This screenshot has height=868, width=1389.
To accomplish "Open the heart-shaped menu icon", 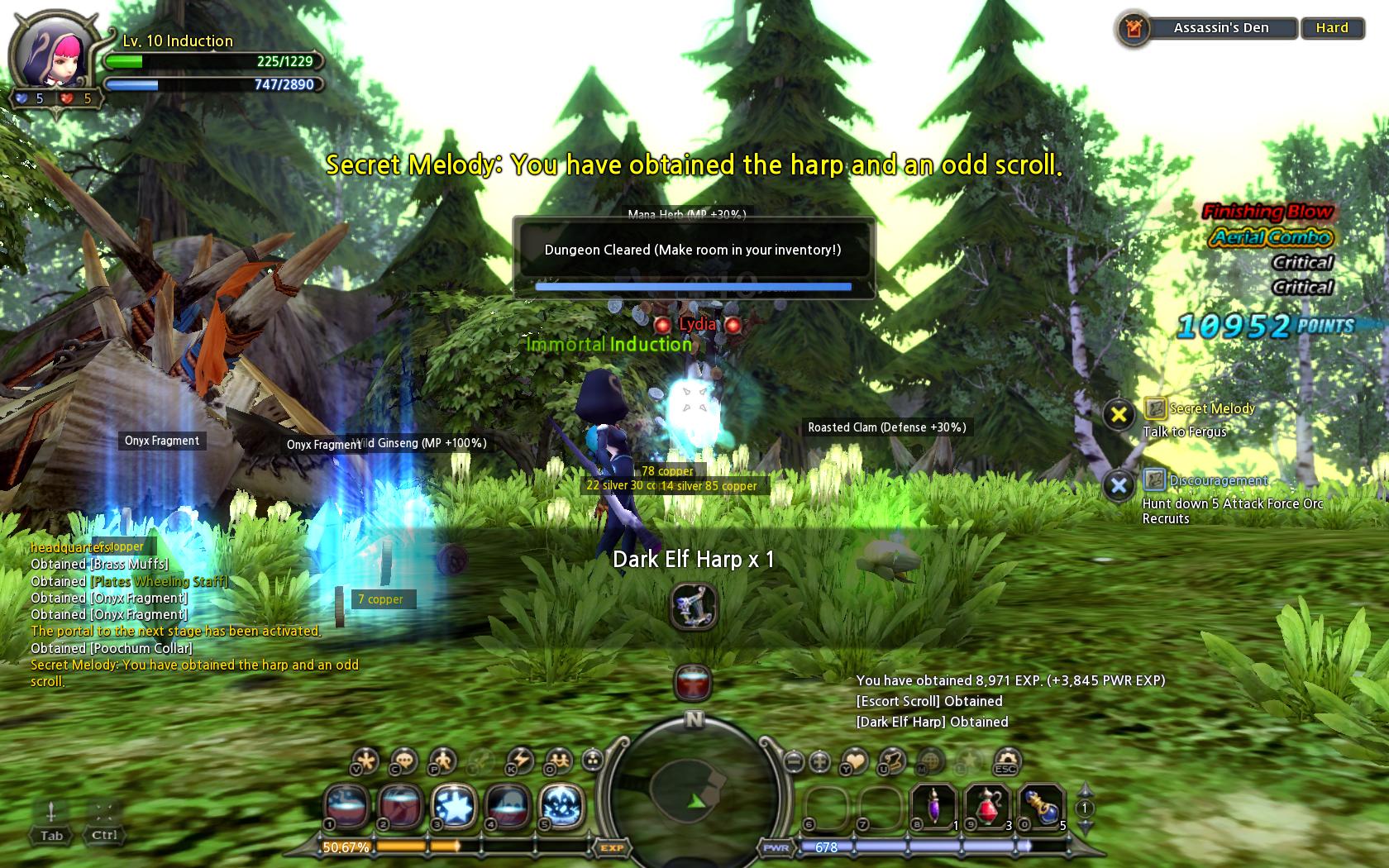I will 855,760.
